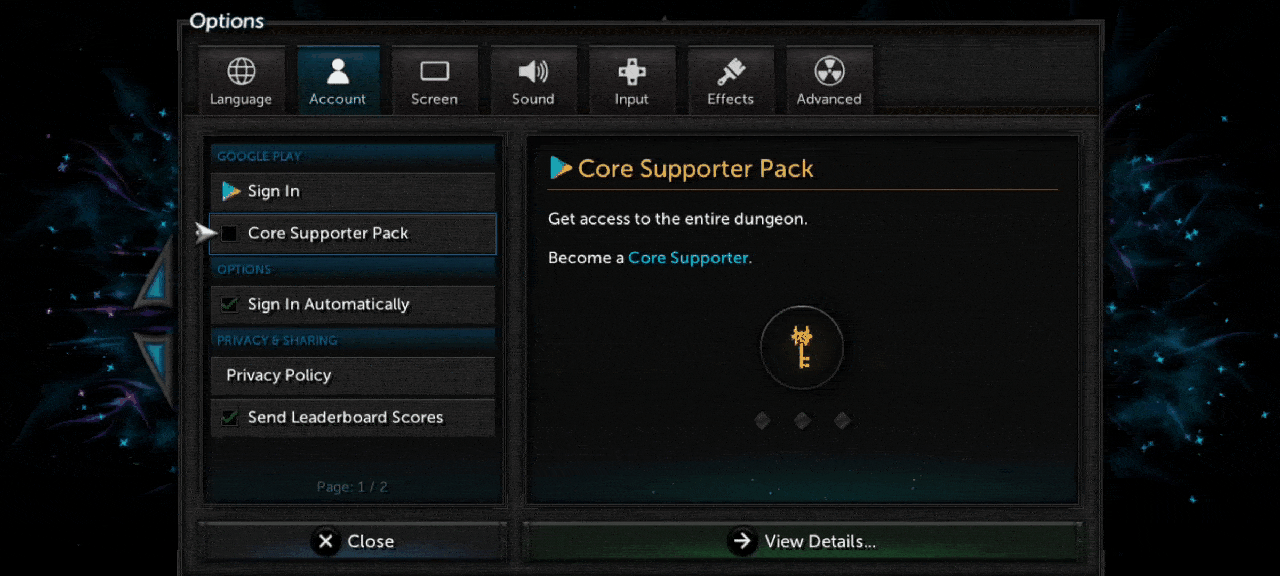
Task: Select the Screen options tab
Action: coord(434,81)
